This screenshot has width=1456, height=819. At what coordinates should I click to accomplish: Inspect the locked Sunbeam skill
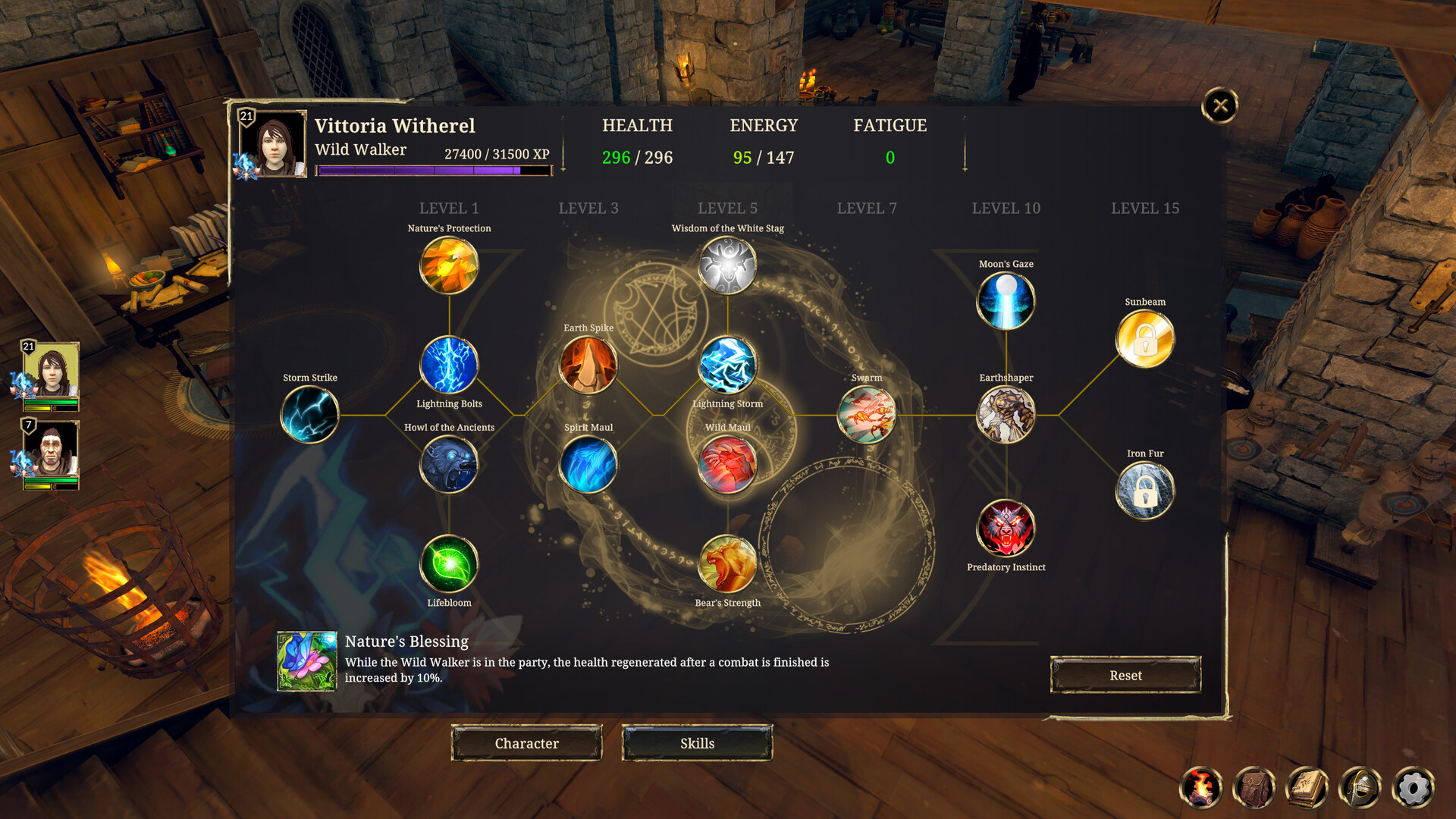click(x=1144, y=339)
